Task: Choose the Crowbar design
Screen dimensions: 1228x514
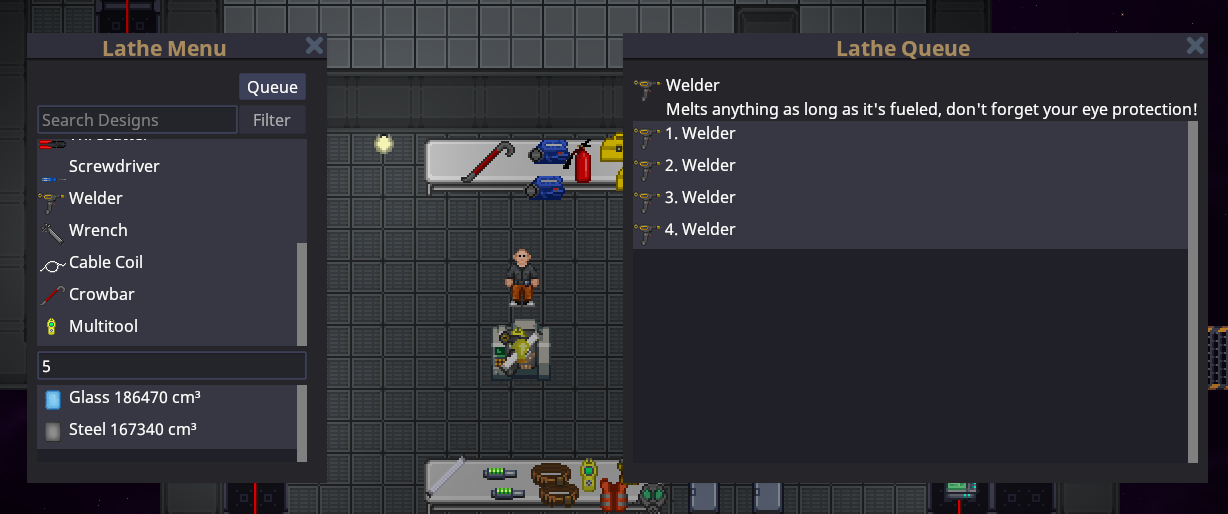Action: [x=101, y=294]
